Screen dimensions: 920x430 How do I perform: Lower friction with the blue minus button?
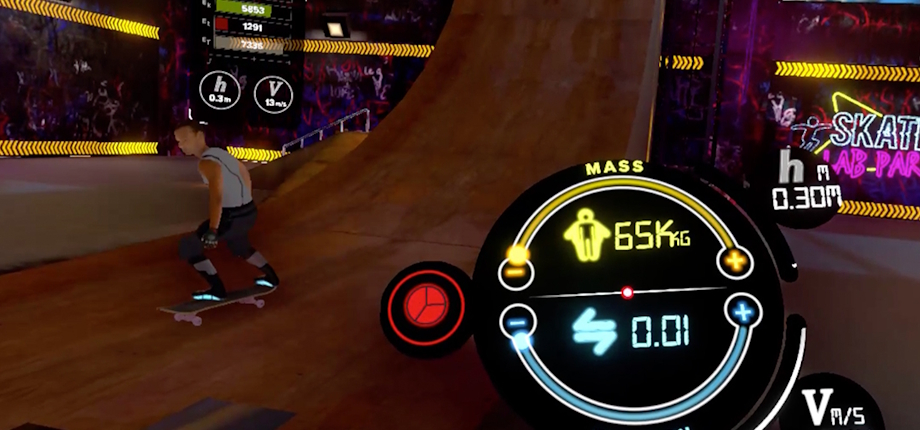pos(517,322)
